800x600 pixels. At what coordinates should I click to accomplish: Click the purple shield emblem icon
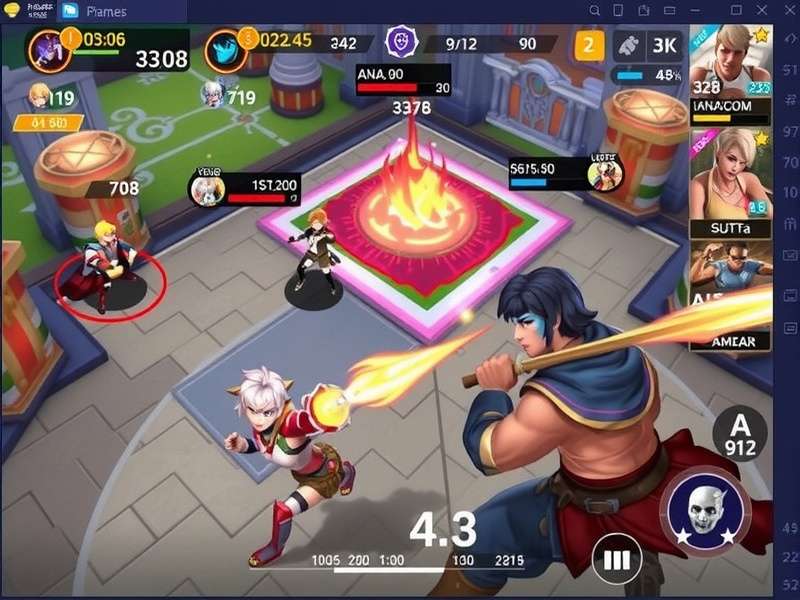tap(402, 42)
